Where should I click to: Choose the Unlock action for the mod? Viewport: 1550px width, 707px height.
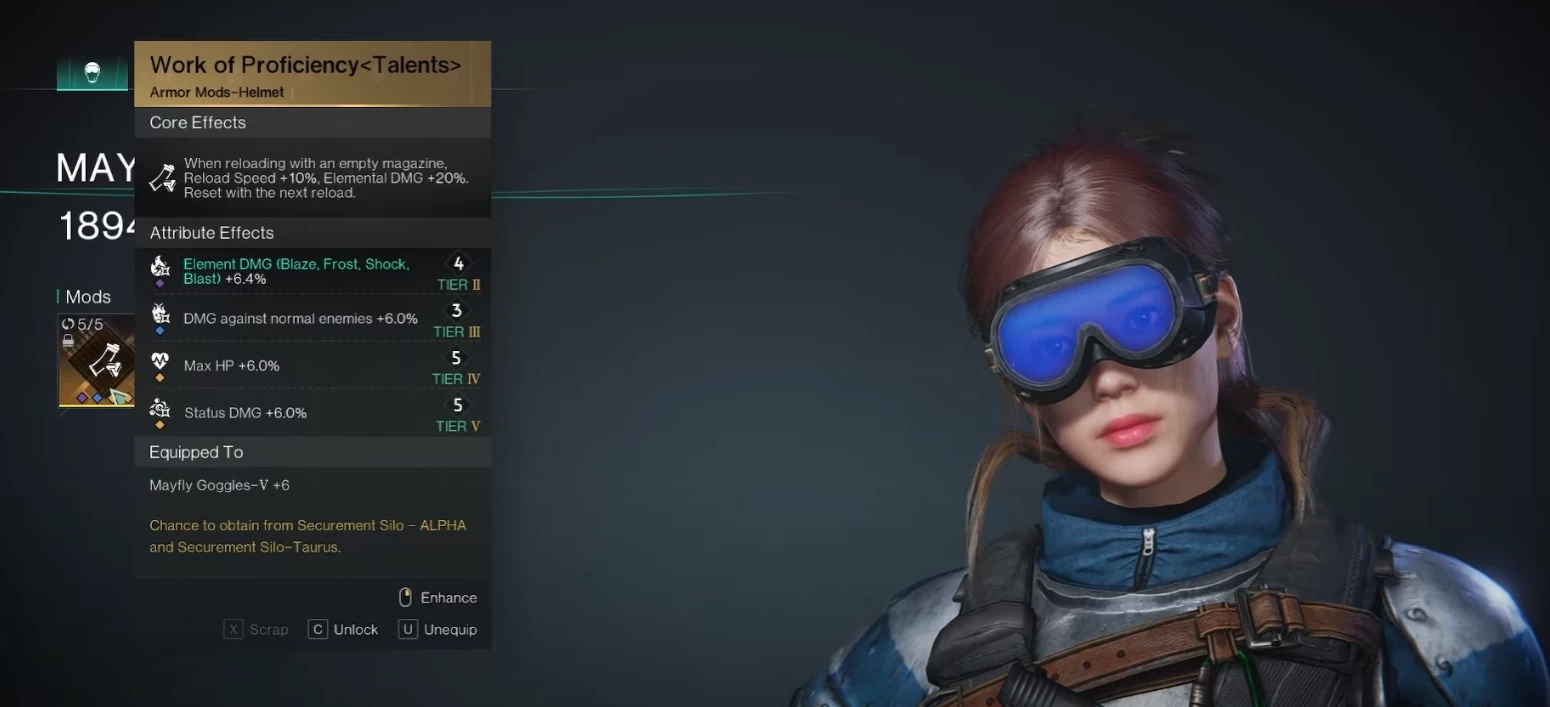click(x=343, y=630)
